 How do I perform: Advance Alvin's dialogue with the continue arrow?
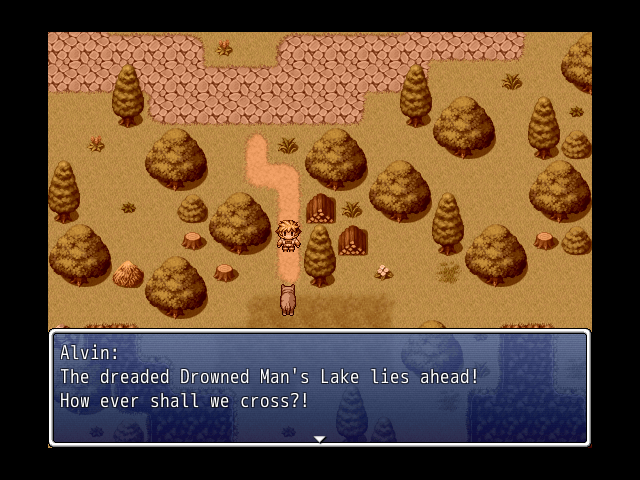coord(319,438)
